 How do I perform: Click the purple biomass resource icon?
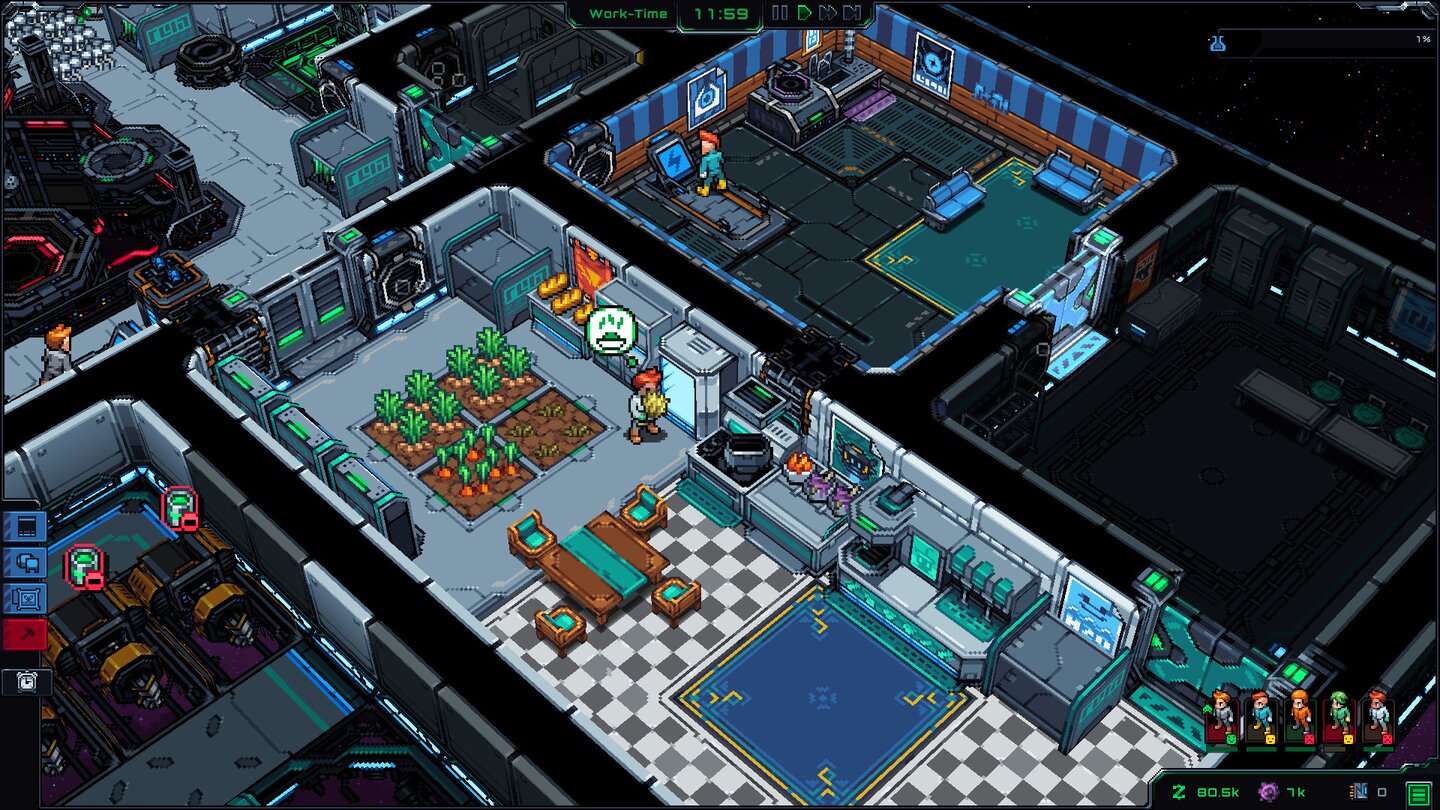(x=1268, y=790)
